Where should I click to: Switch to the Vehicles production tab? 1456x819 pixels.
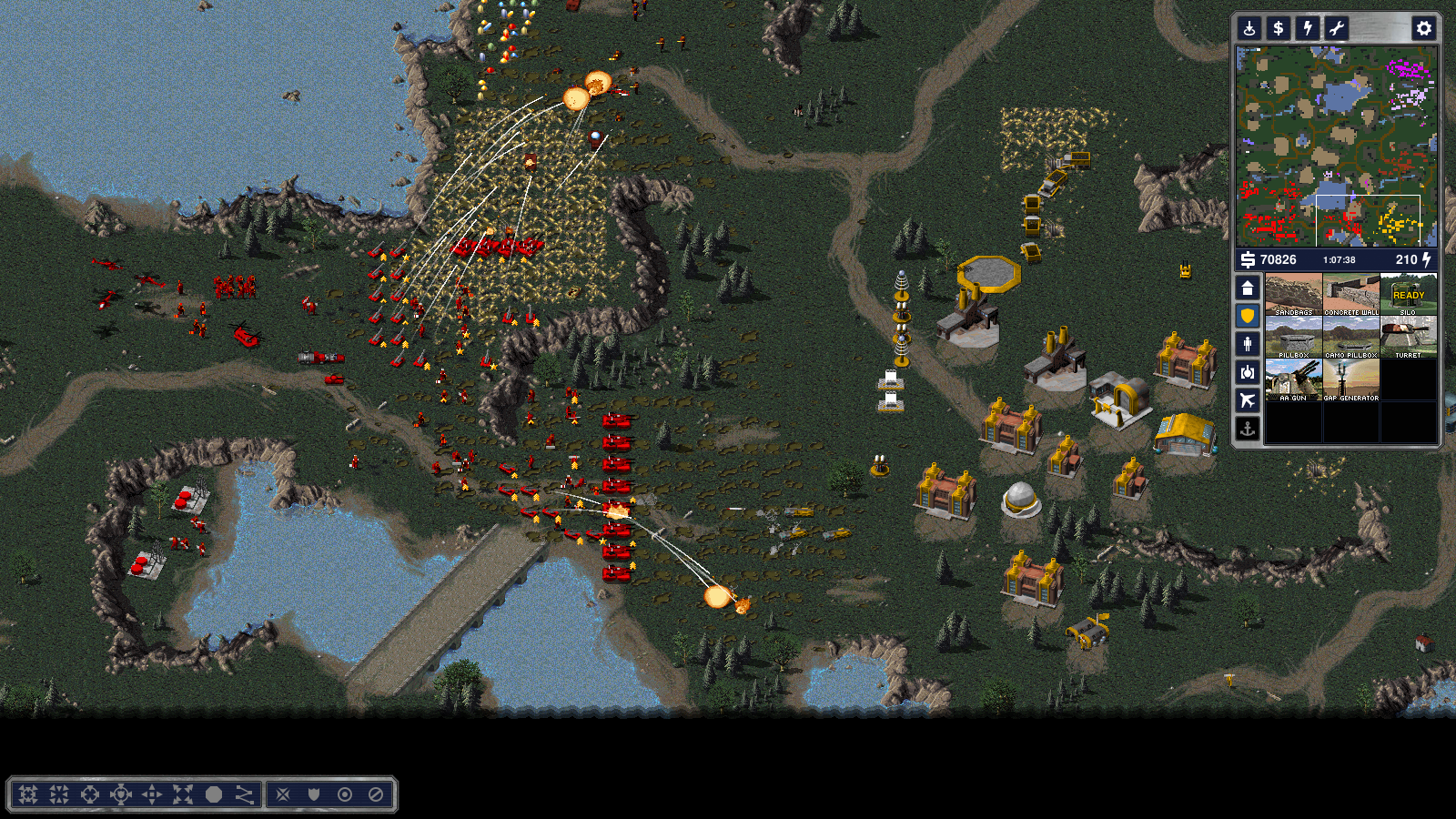[x=1248, y=372]
